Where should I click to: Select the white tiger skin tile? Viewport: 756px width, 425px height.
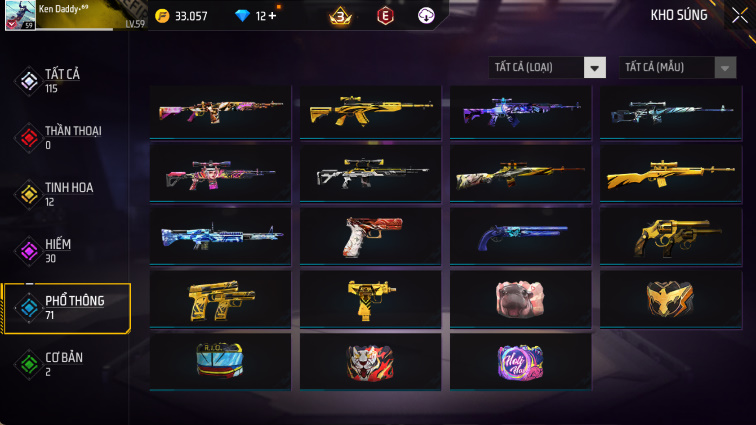tap(370, 360)
